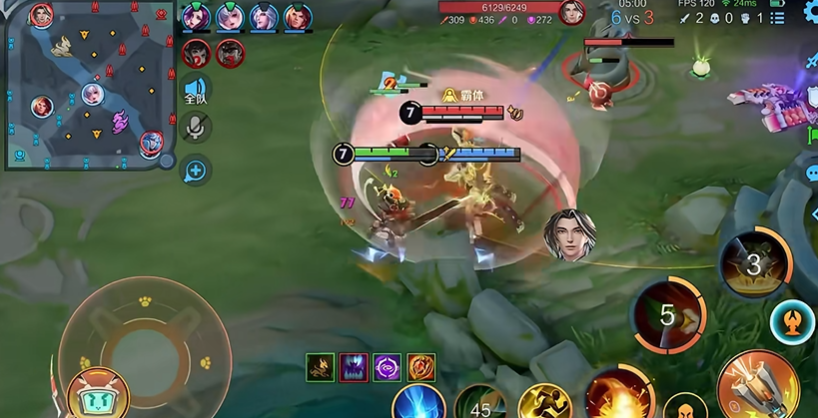Select the orange swirl equipment icon
Screen dimensions: 818x418
(421, 367)
